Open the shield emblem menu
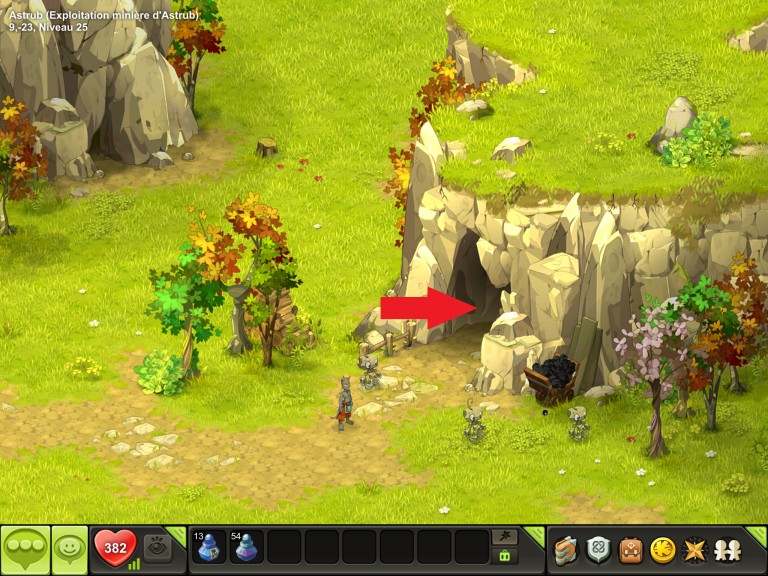 (x=599, y=549)
